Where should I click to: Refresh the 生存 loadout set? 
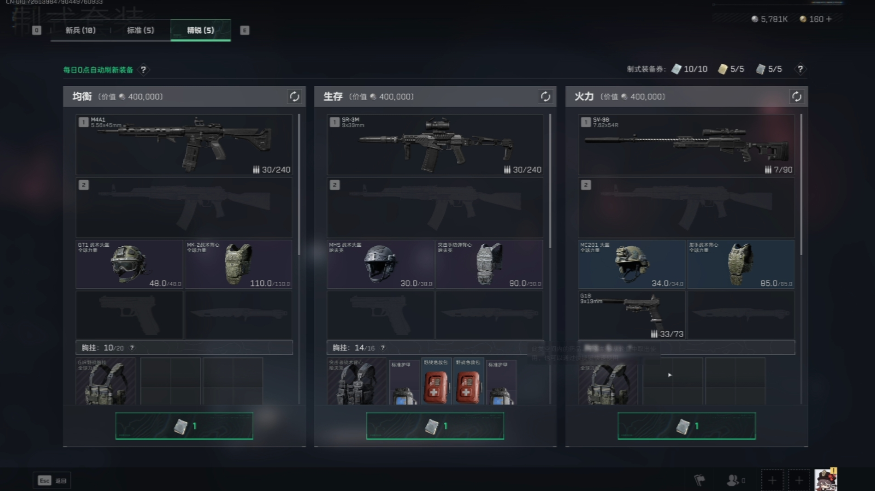(x=545, y=97)
